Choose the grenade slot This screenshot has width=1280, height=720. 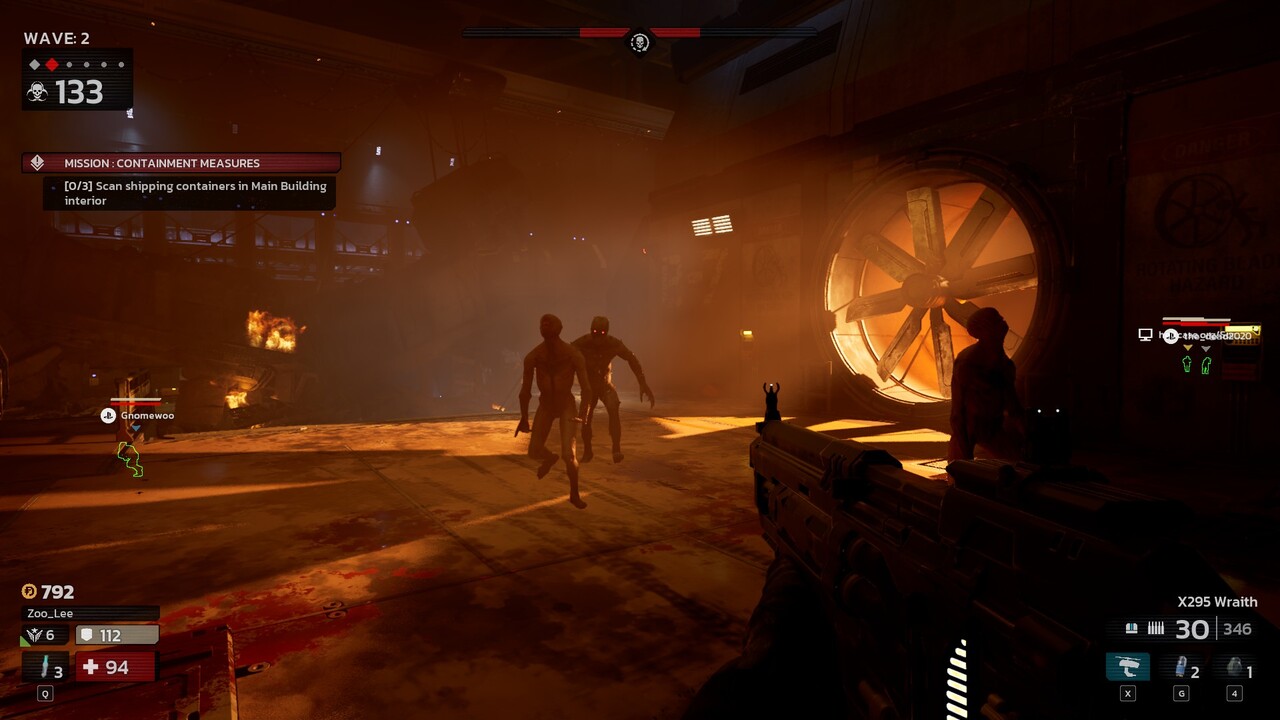(x=1236, y=668)
